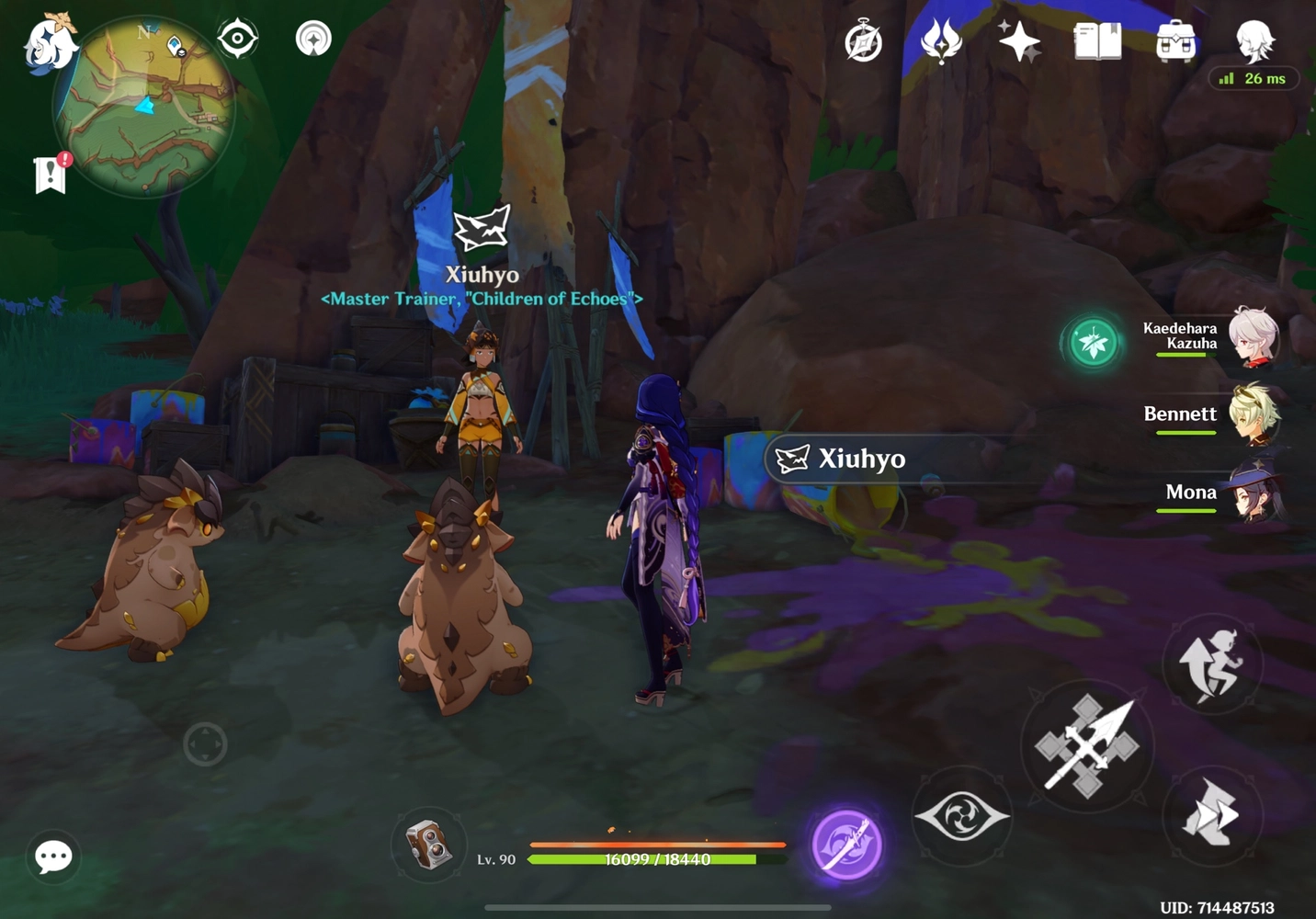The width and height of the screenshot is (1316, 919).
Task: Open the Wish sparkle icon
Action: click(1019, 40)
